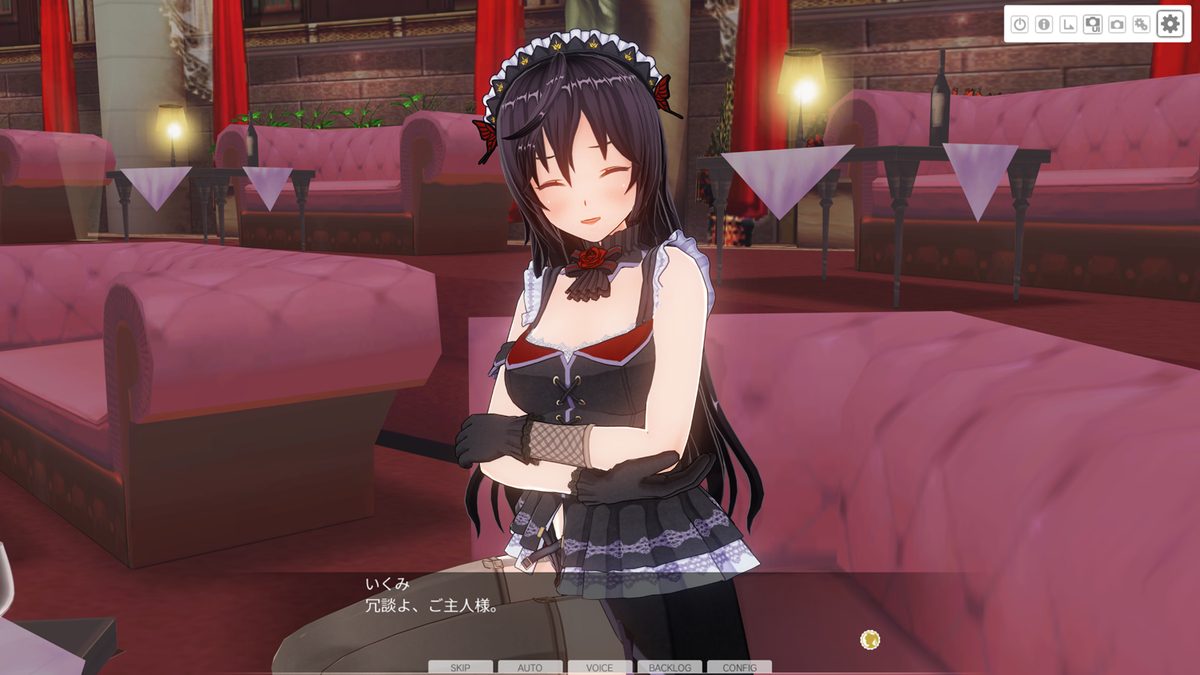
Task: Replay the line with the VOICE button
Action: click(600, 667)
